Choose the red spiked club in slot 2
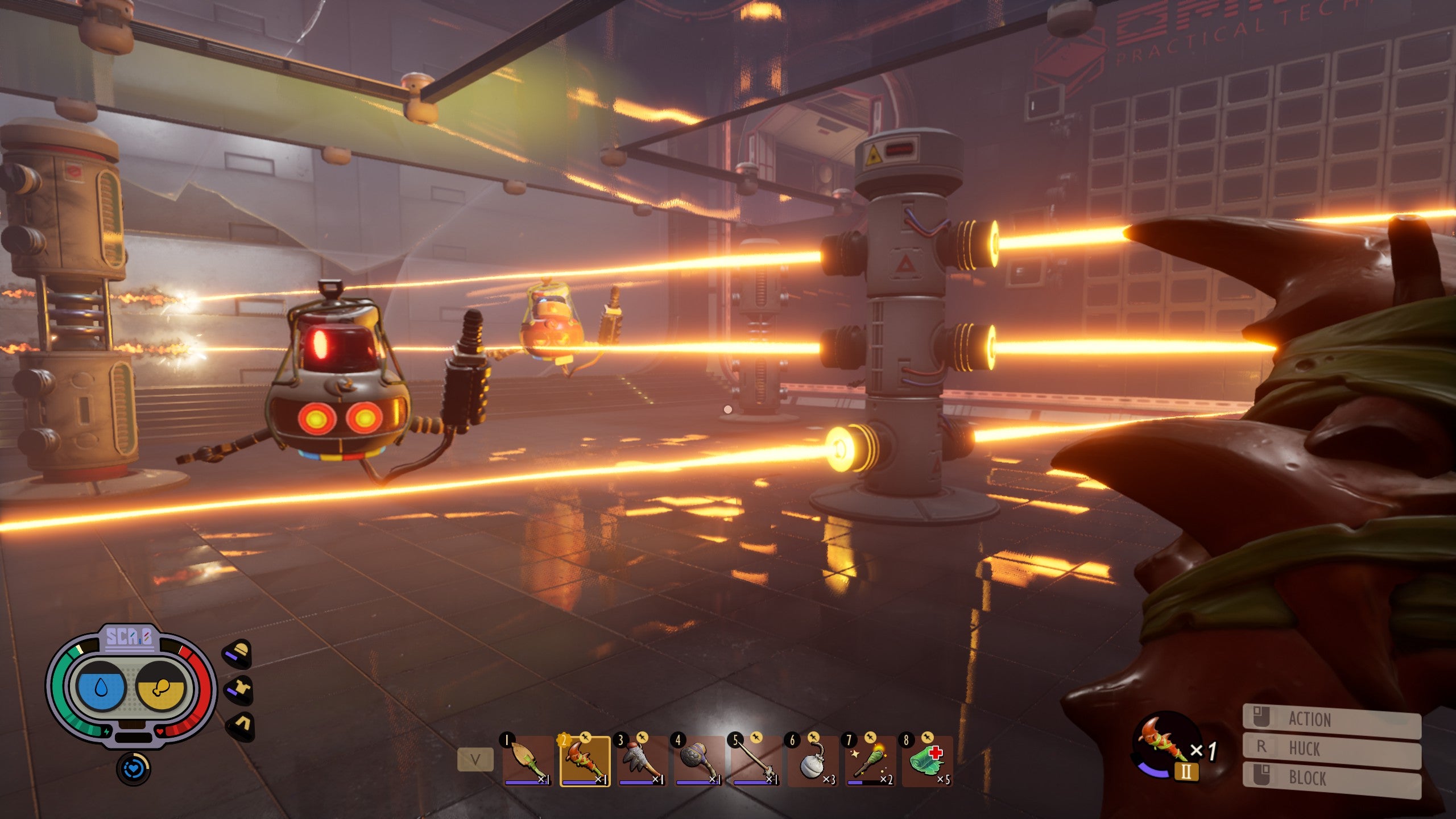 (585, 761)
